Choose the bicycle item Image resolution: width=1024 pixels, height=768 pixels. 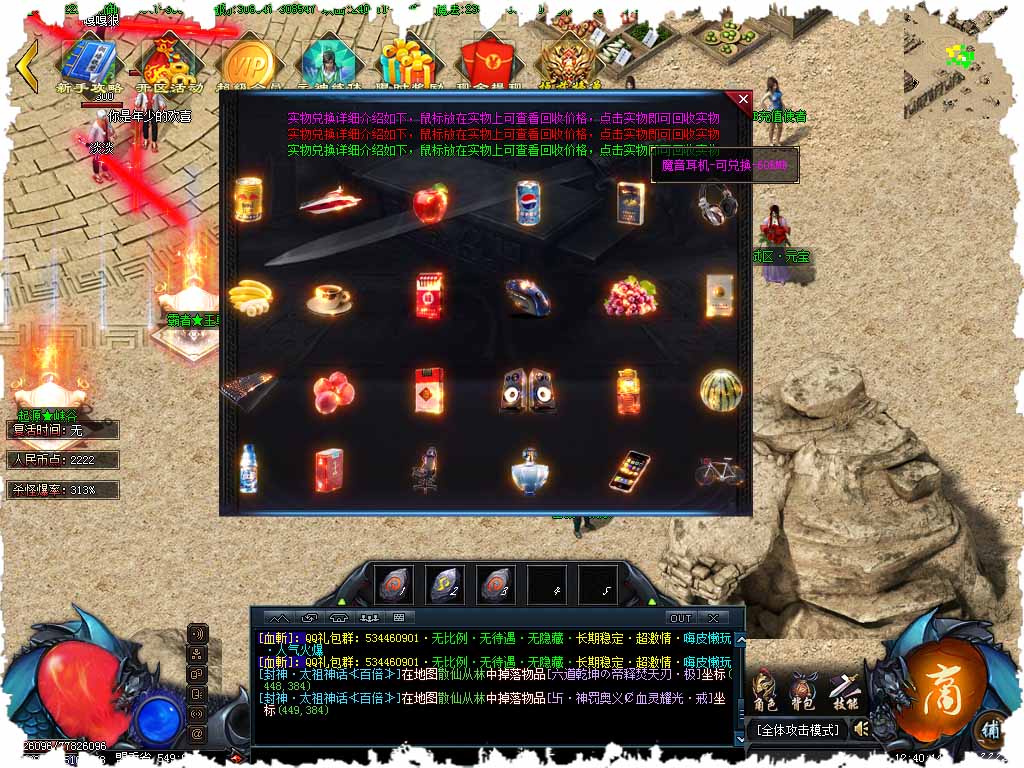pyautogui.click(x=720, y=470)
